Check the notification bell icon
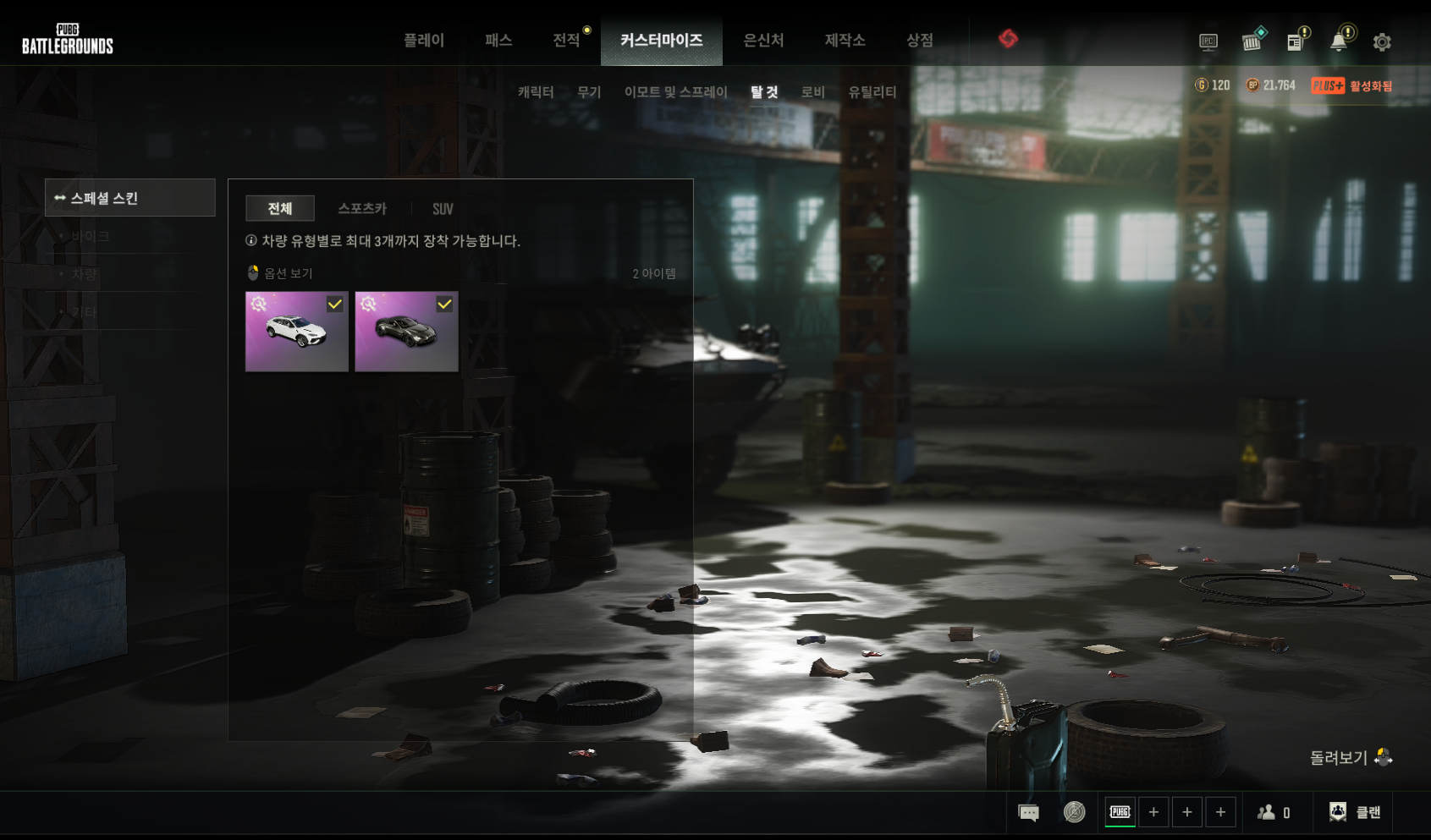 [1339, 42]
